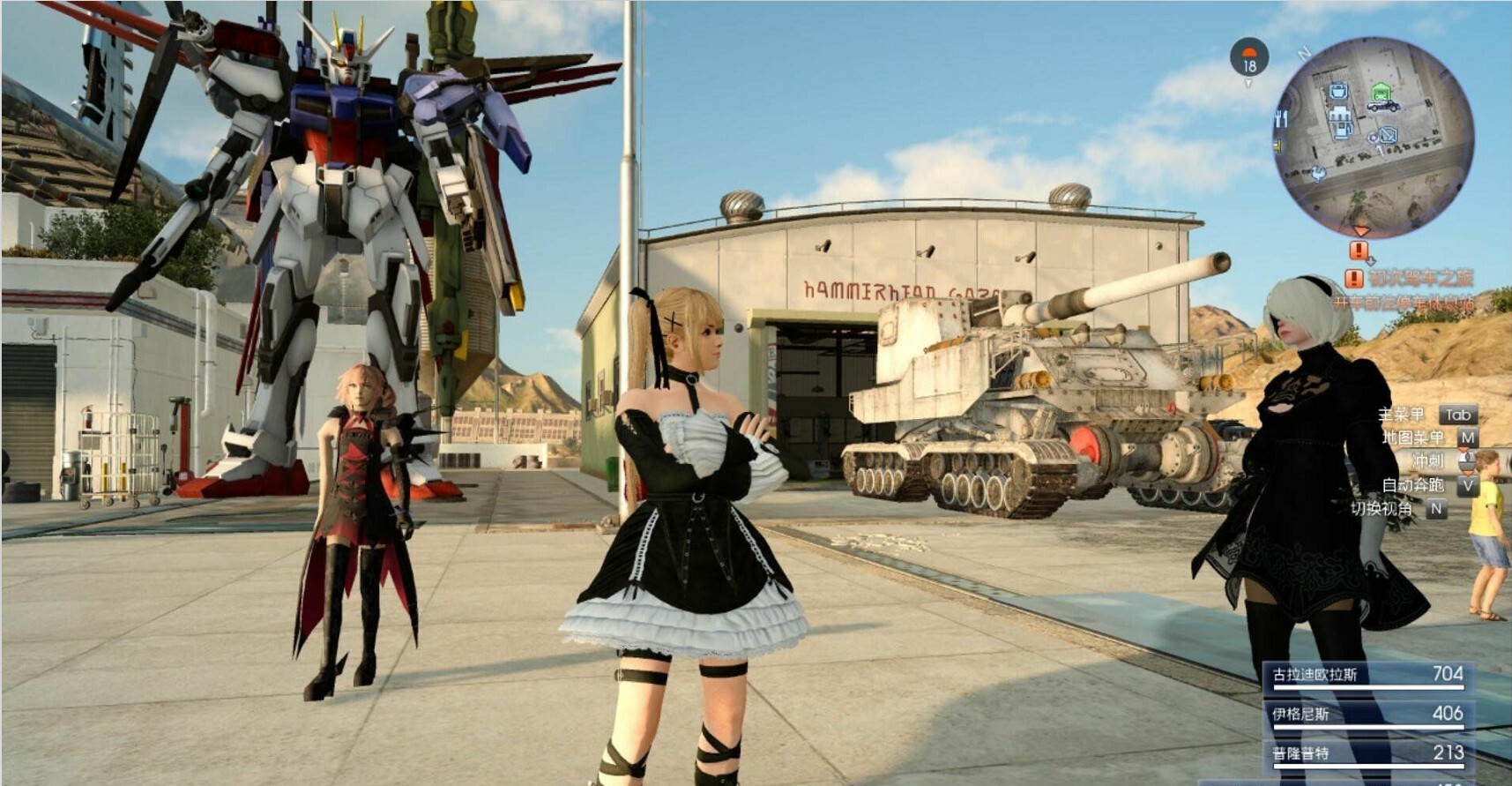
Task: Select party member 伊格尼斯 row
Action: click(1367, 715)
